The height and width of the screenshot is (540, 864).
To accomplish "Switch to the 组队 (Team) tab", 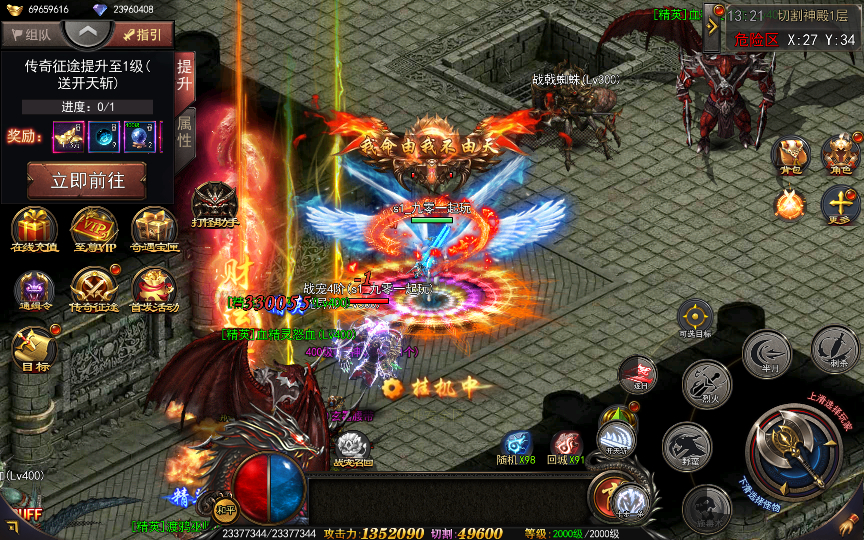I will coord(29,34).
